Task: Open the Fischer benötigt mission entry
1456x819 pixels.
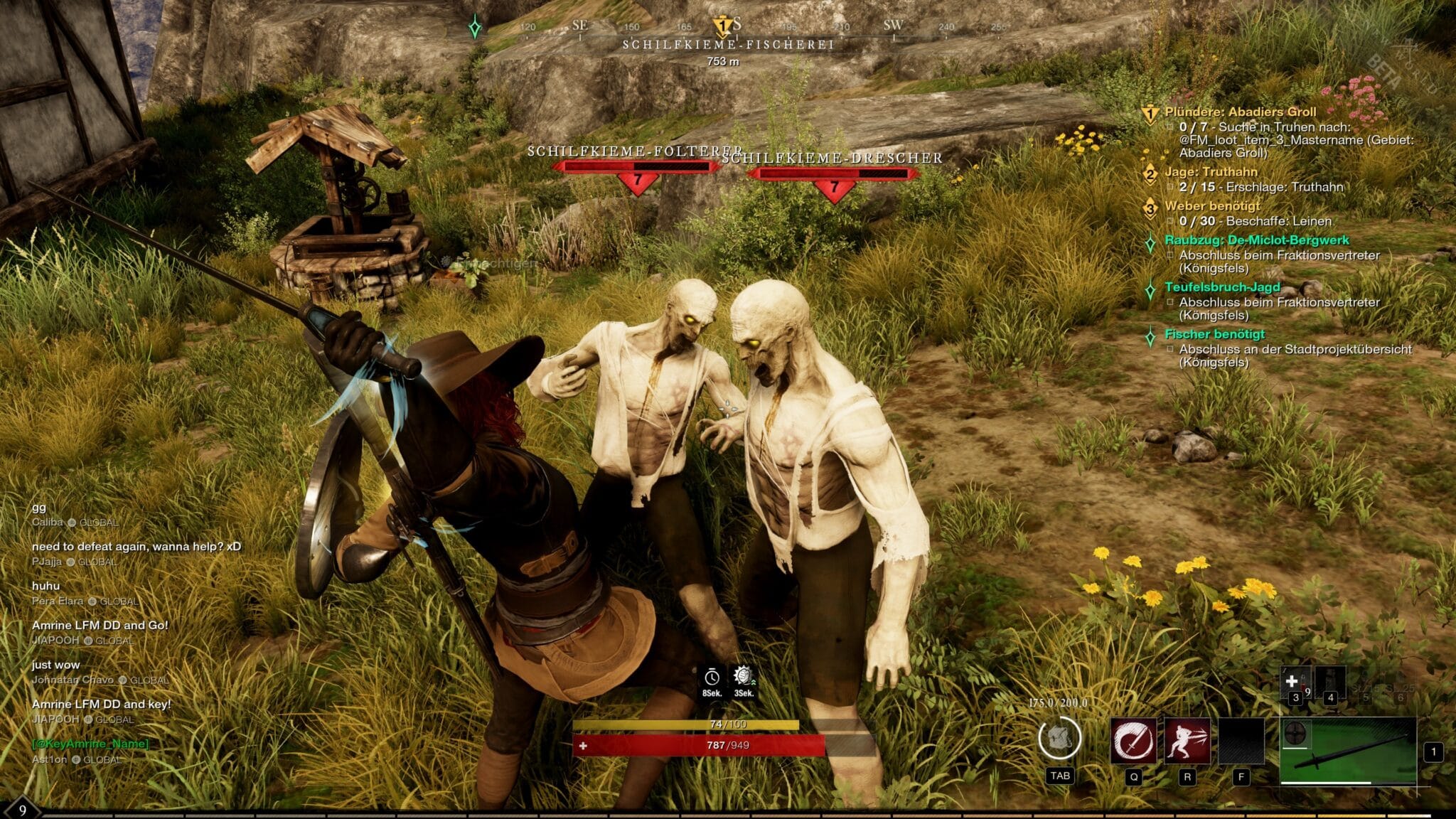Action: point(1214,334)
